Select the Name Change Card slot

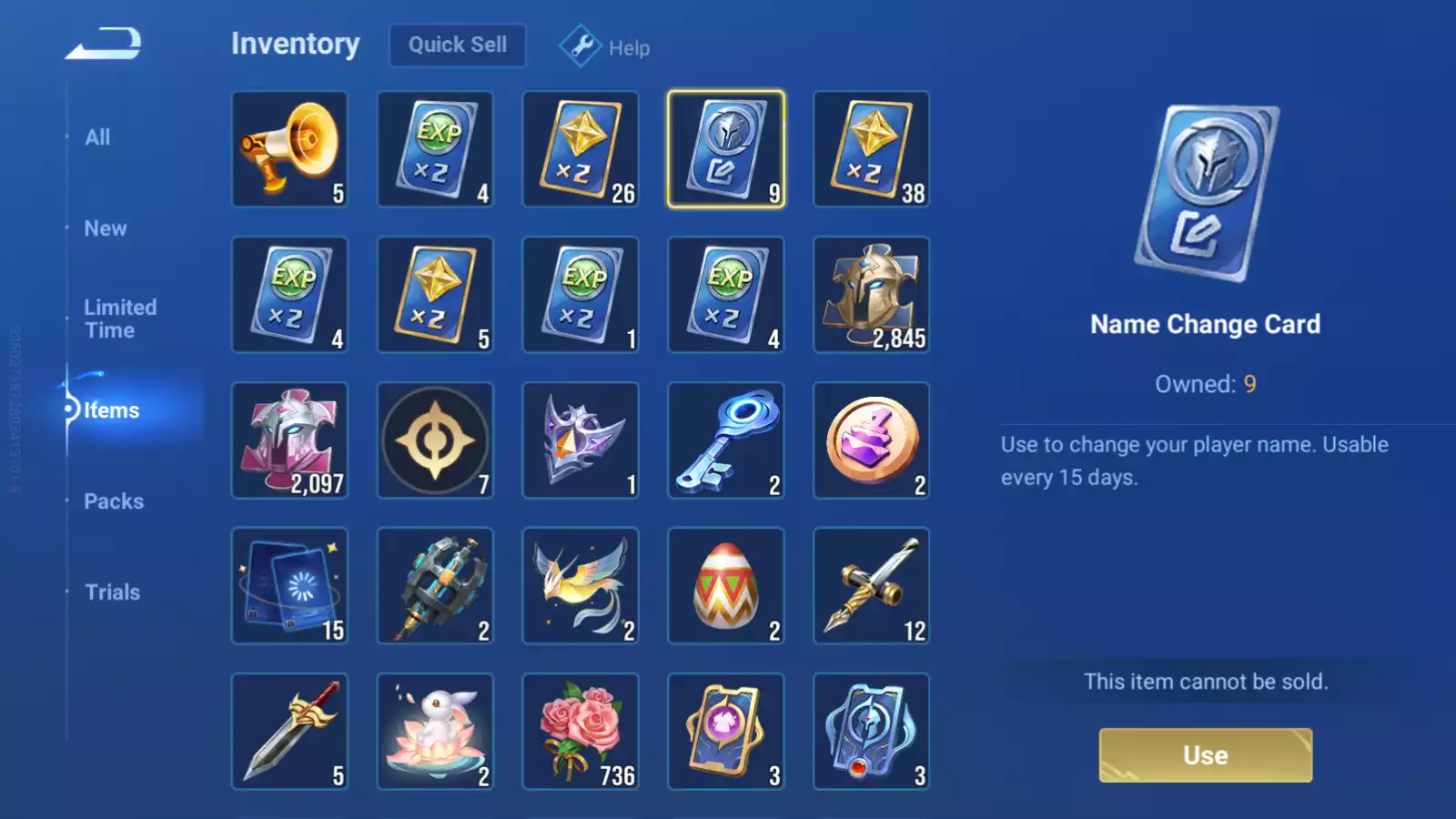coord(725,149)
